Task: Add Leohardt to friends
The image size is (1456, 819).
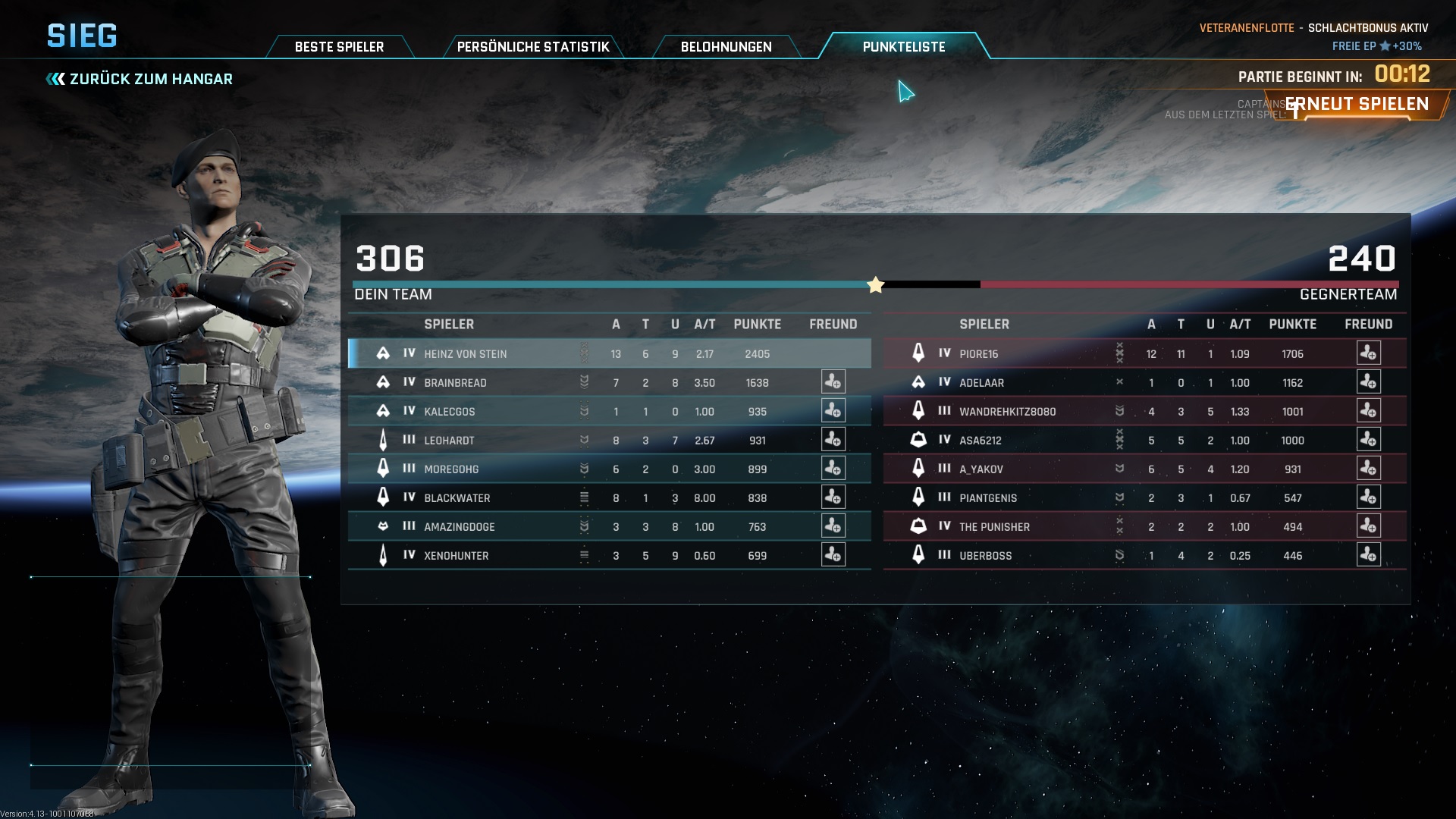Action: click(833, 440)
